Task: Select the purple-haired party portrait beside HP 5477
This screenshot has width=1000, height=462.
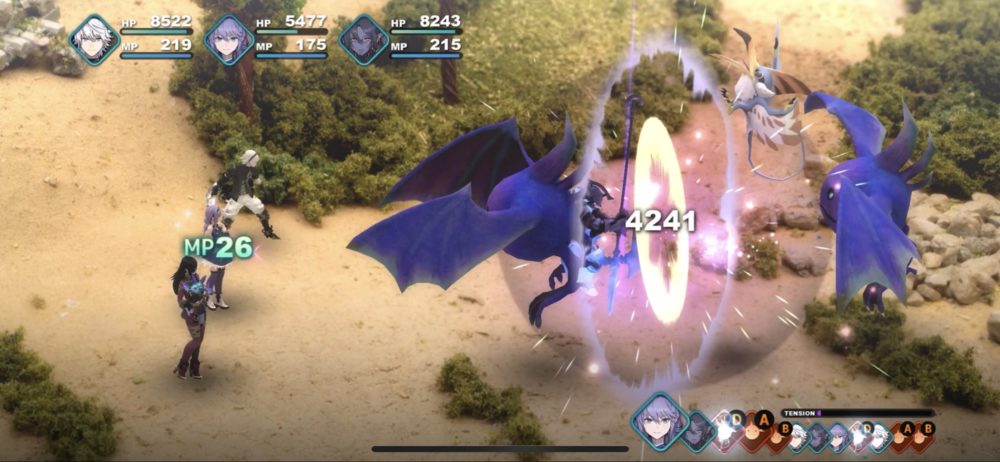Action: 229,40
